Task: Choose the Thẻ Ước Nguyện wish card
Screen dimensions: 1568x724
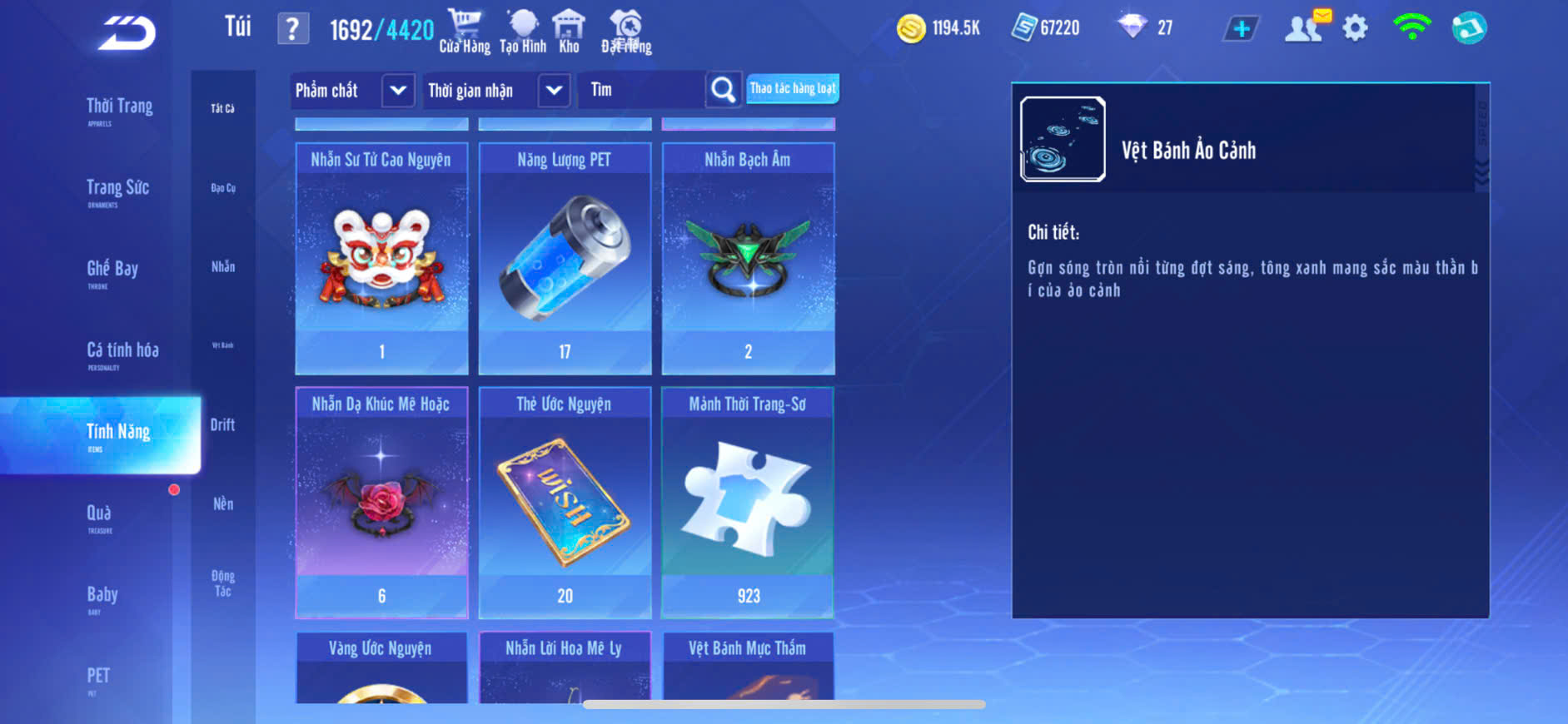Action: click(565, 503)
